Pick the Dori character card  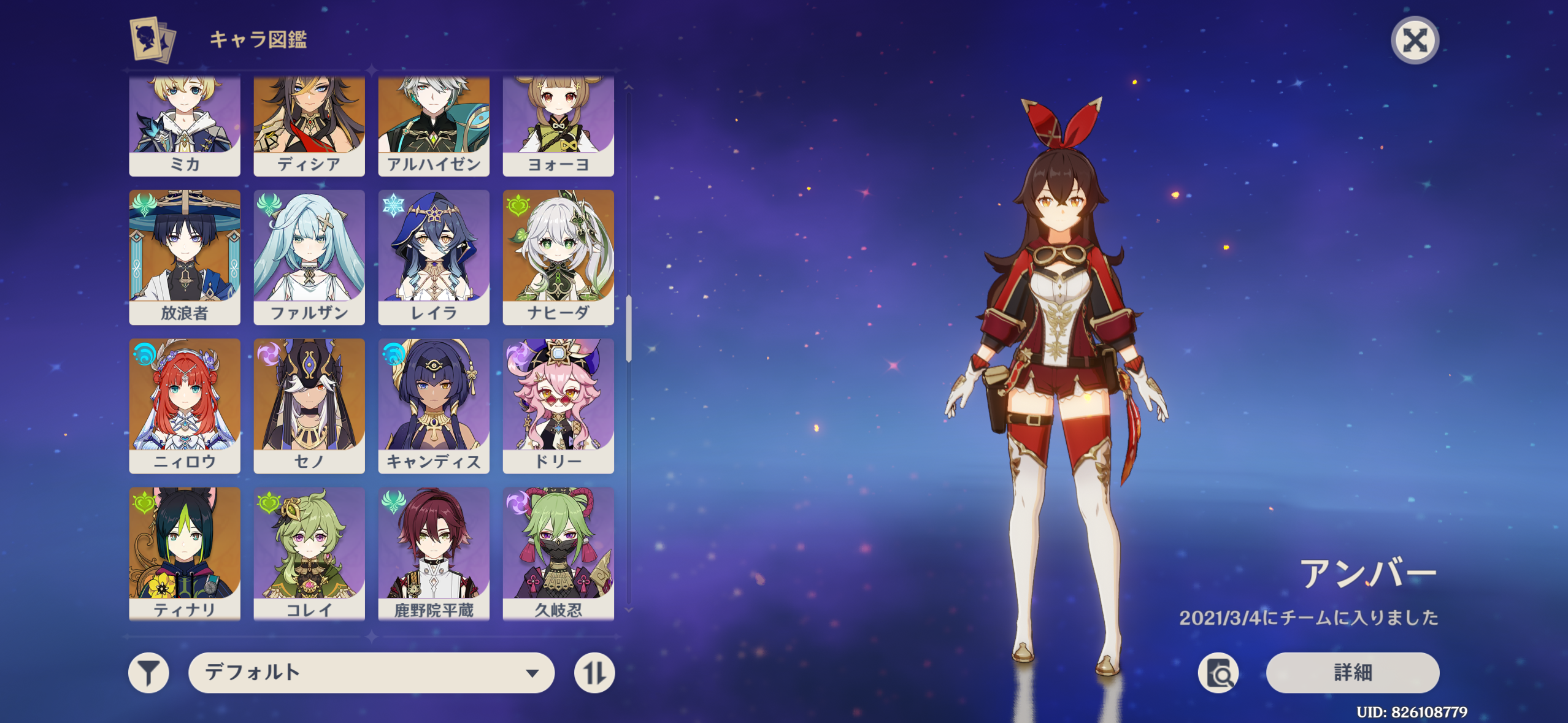(558, 405)
